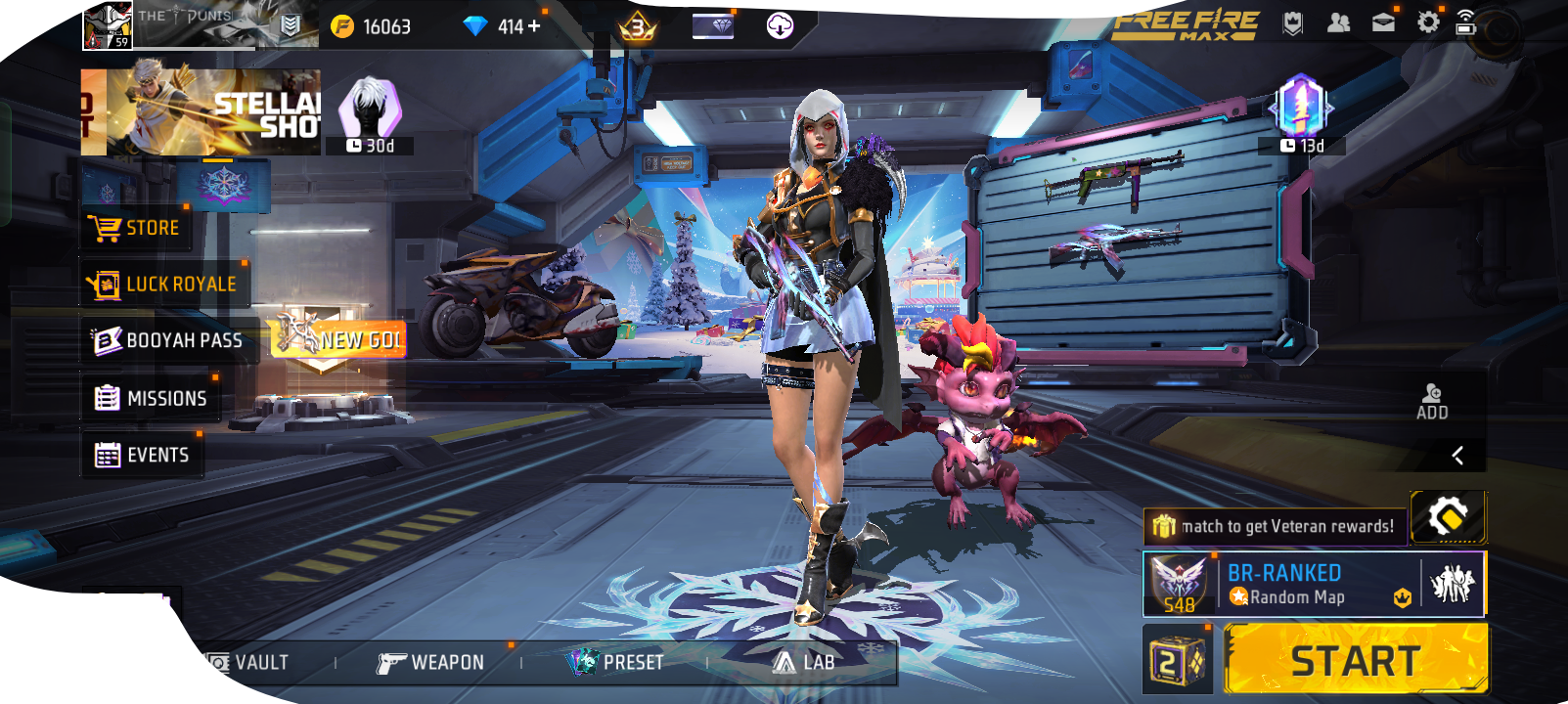
Task: Open the membership diamond badge
Action: tap(713, 25)
